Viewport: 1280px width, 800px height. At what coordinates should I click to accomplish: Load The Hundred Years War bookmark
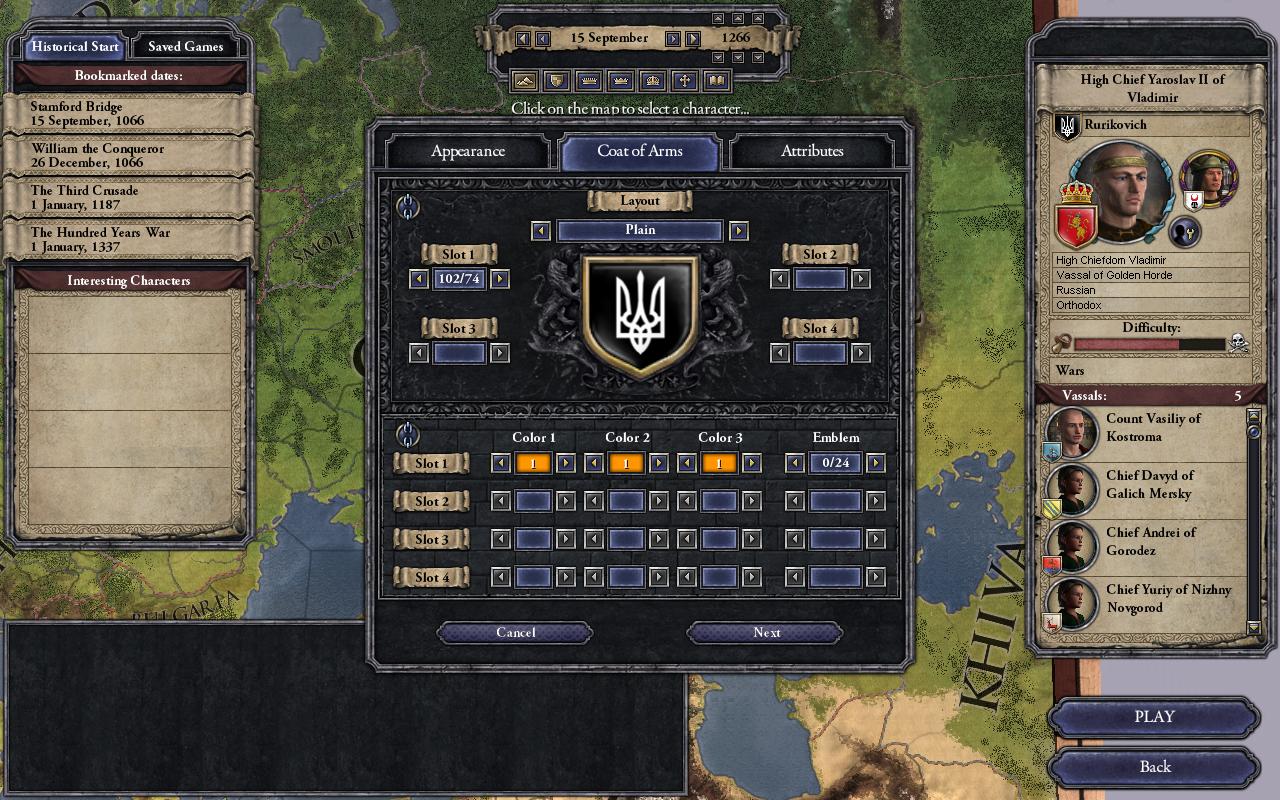click(x=128, y=240)
